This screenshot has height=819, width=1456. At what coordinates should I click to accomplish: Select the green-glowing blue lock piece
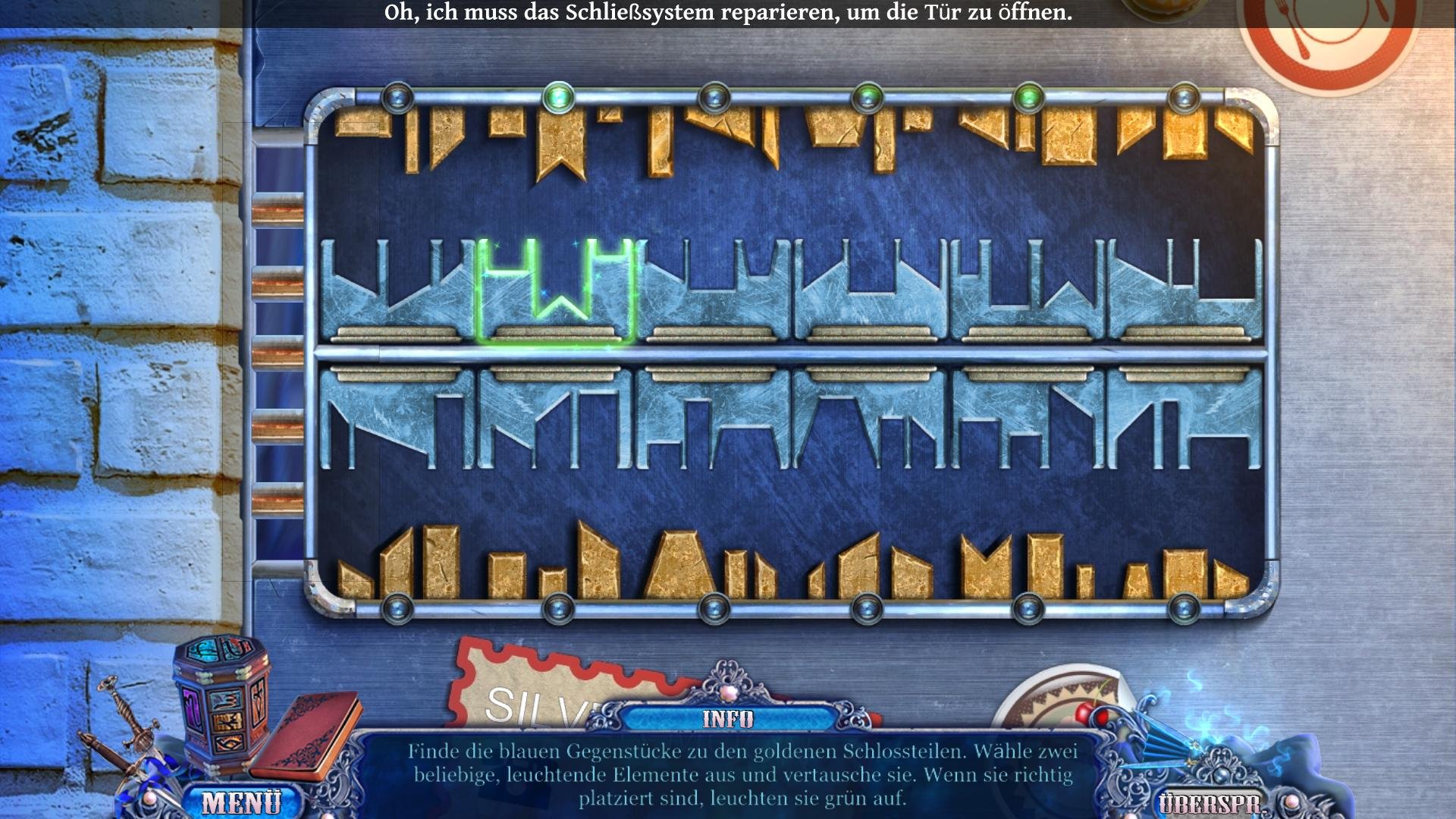click(x=556, y=291)
